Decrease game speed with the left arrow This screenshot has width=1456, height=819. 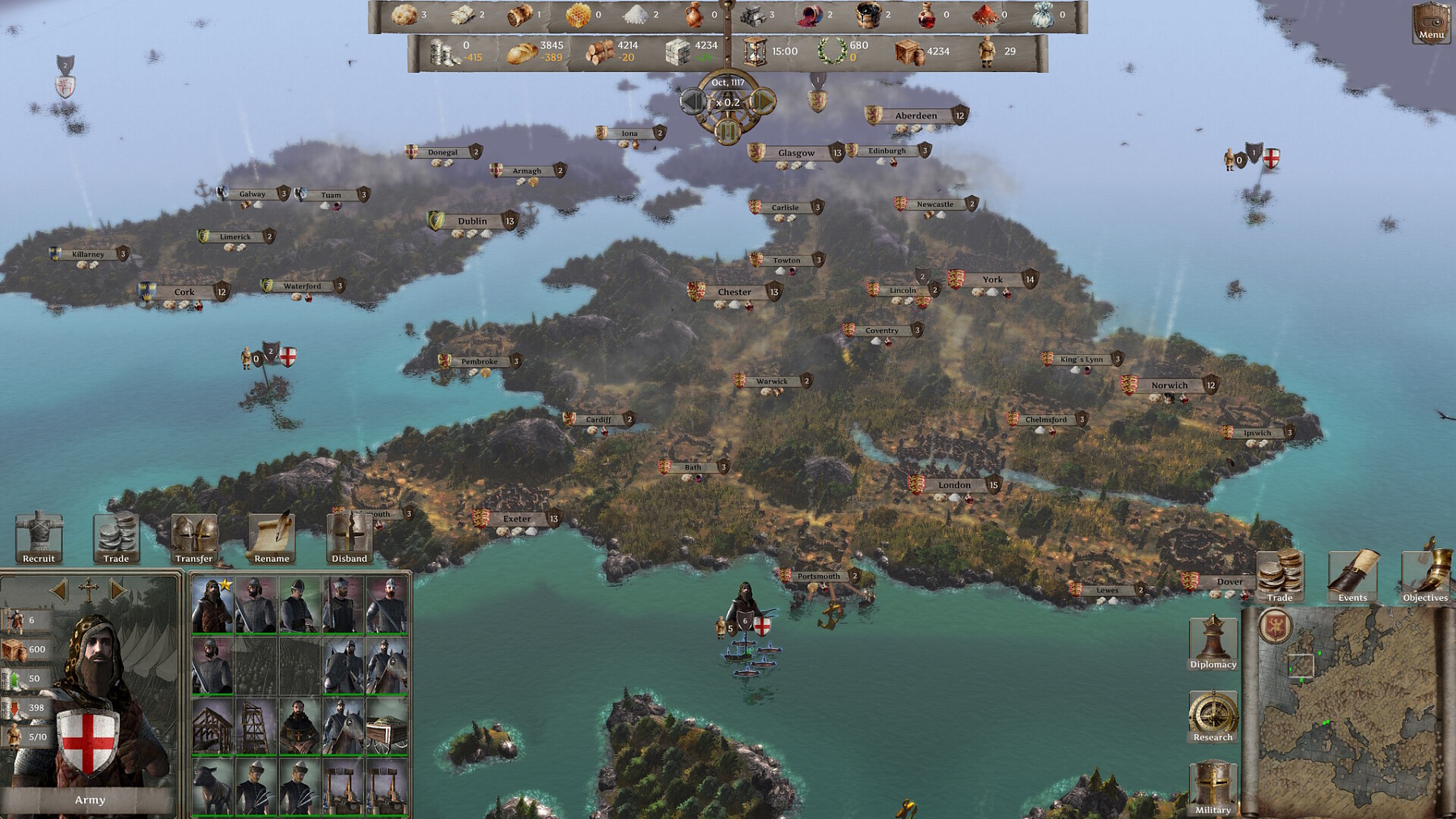(692, 102)
